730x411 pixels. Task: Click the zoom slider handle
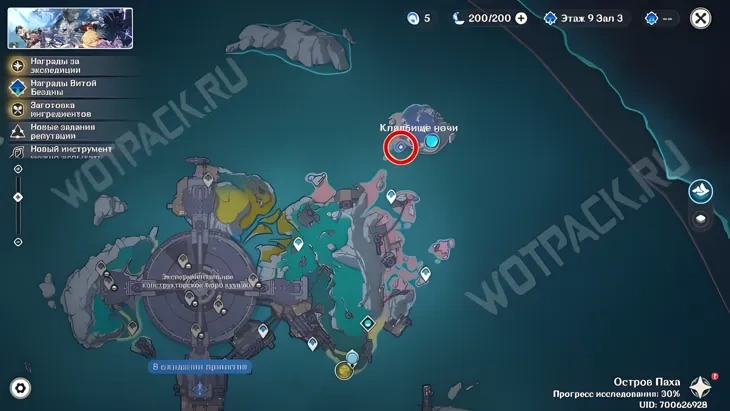(x=18, y=197)
